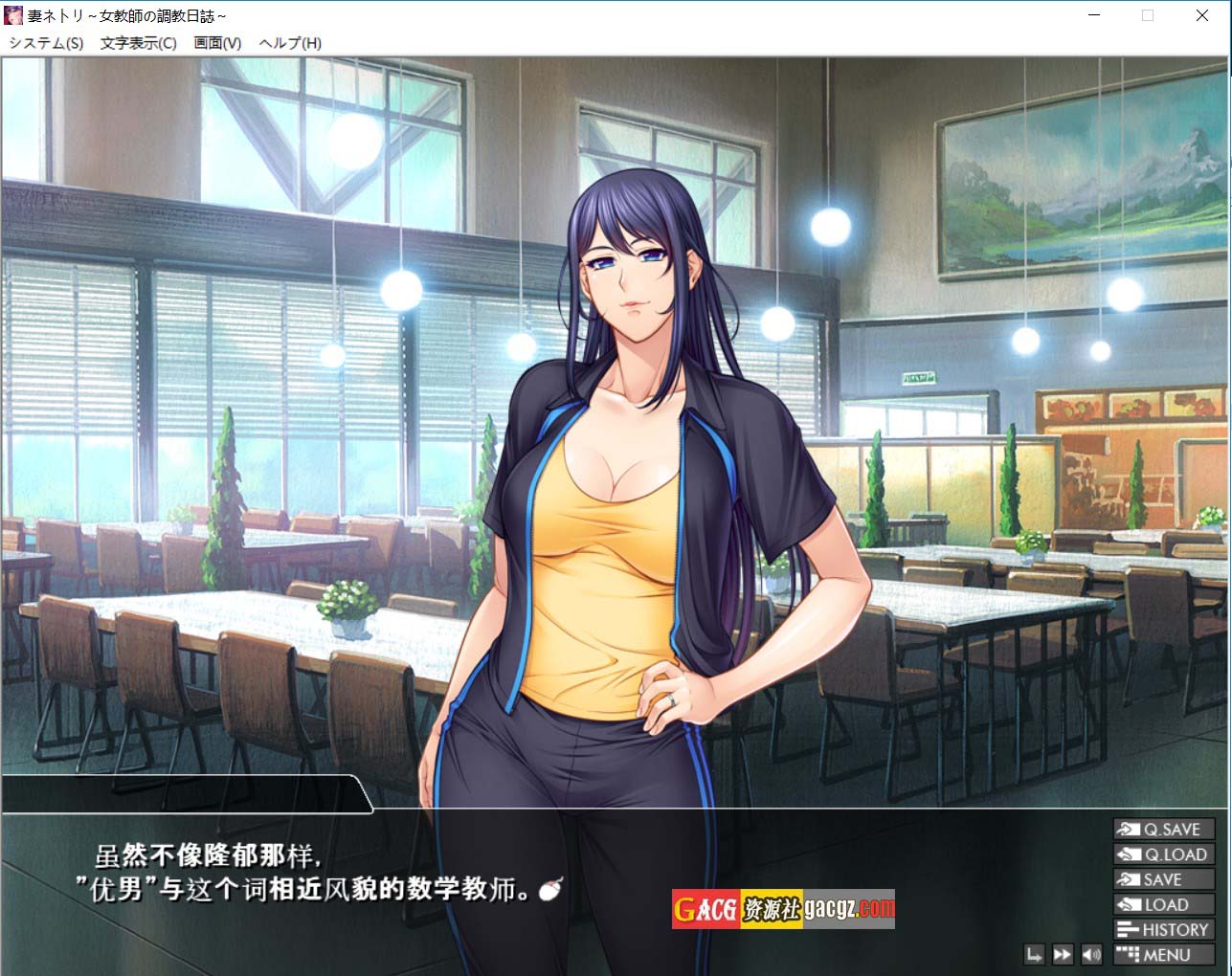
Task: Open the システム(S) menu
Action: [46, 43]
